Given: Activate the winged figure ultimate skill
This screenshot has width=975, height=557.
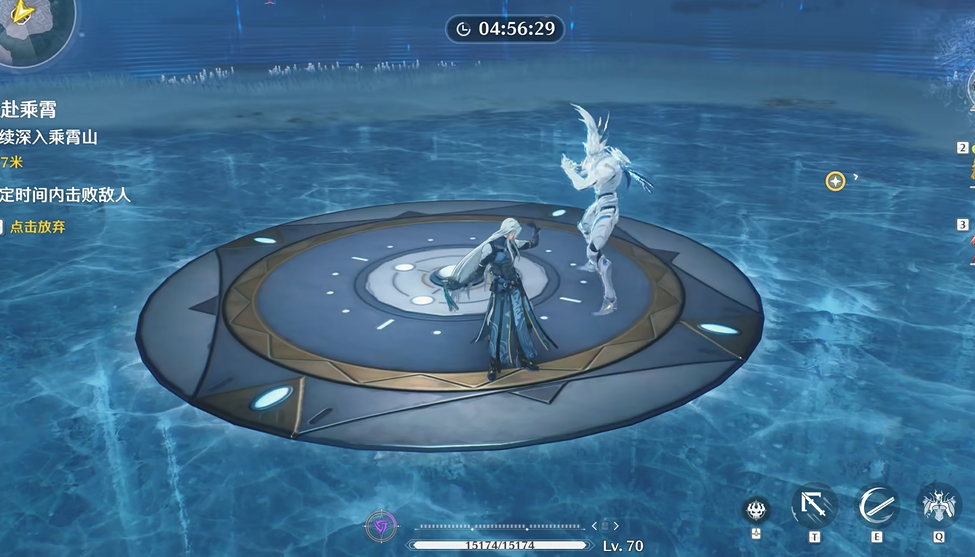Looking at the screenshot, I should (x=939, y=505).
